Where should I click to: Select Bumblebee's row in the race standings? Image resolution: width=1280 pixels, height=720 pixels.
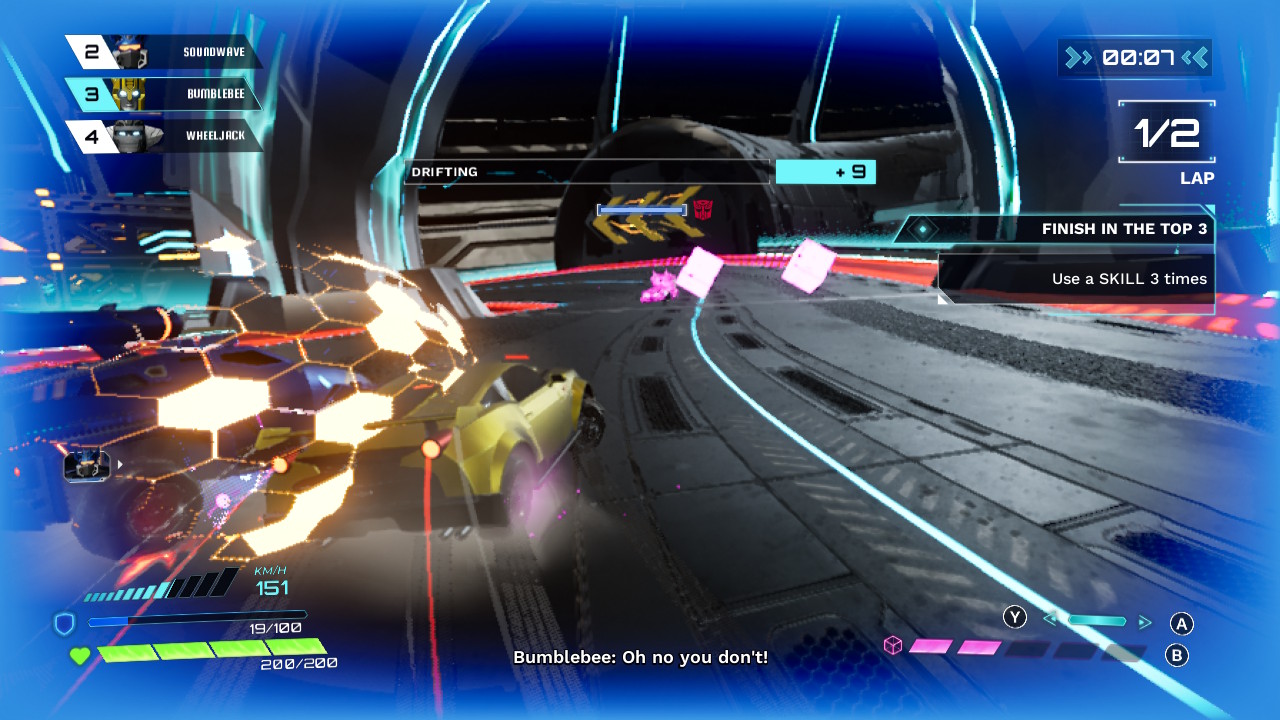(165, 94)
